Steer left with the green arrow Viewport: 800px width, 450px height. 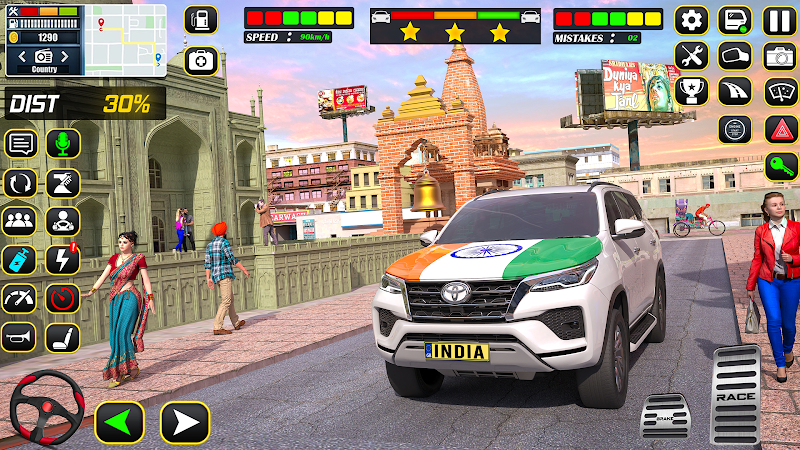tap(119, 422)
